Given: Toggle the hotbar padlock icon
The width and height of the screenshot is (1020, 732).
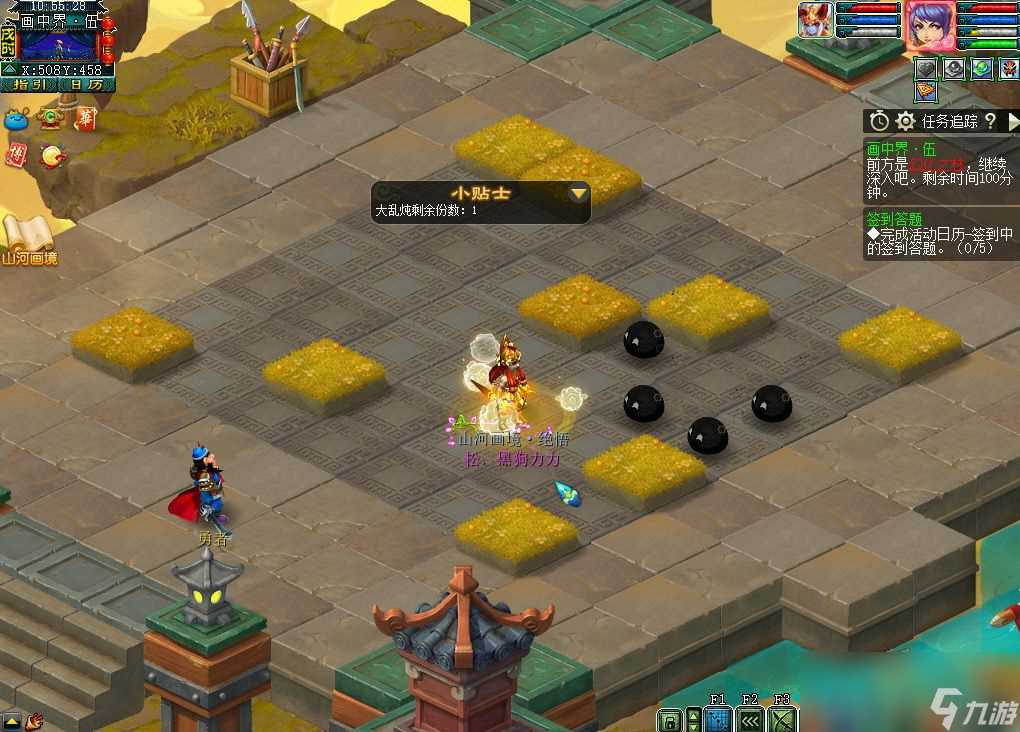Looking at the screenshot, I should [x=669, y=720].
